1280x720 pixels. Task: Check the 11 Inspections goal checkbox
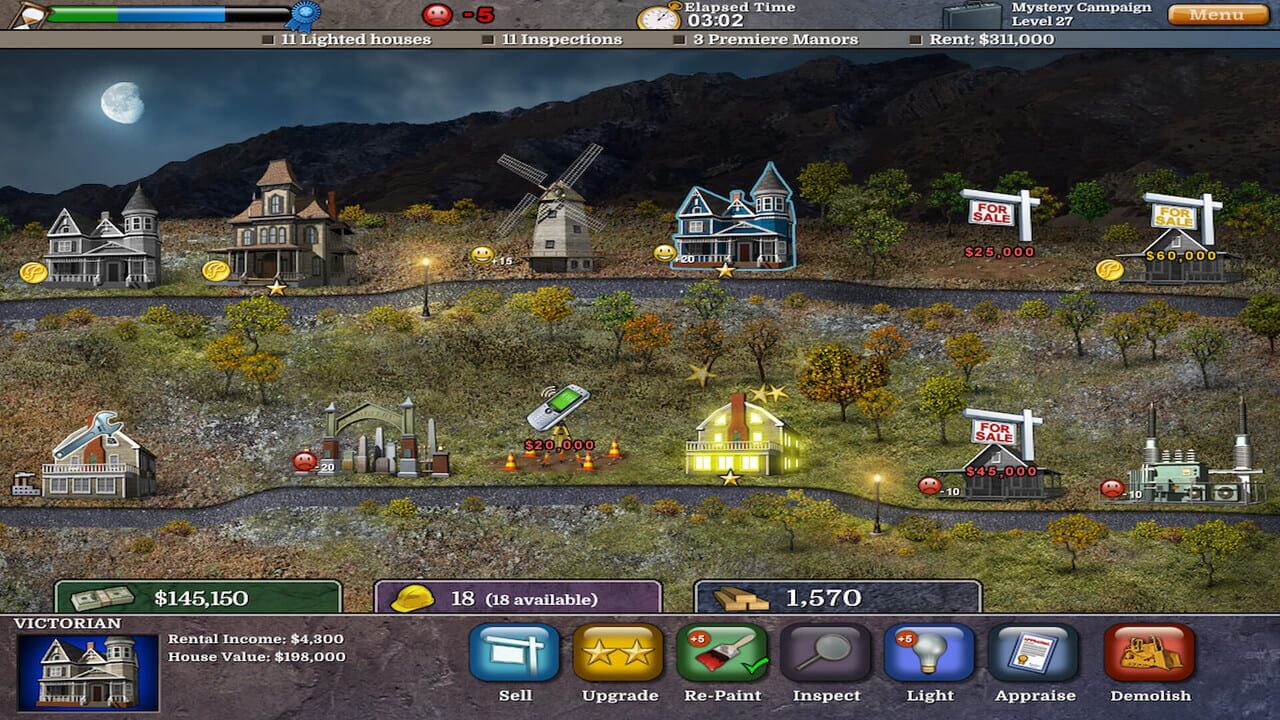coord(489,41)
